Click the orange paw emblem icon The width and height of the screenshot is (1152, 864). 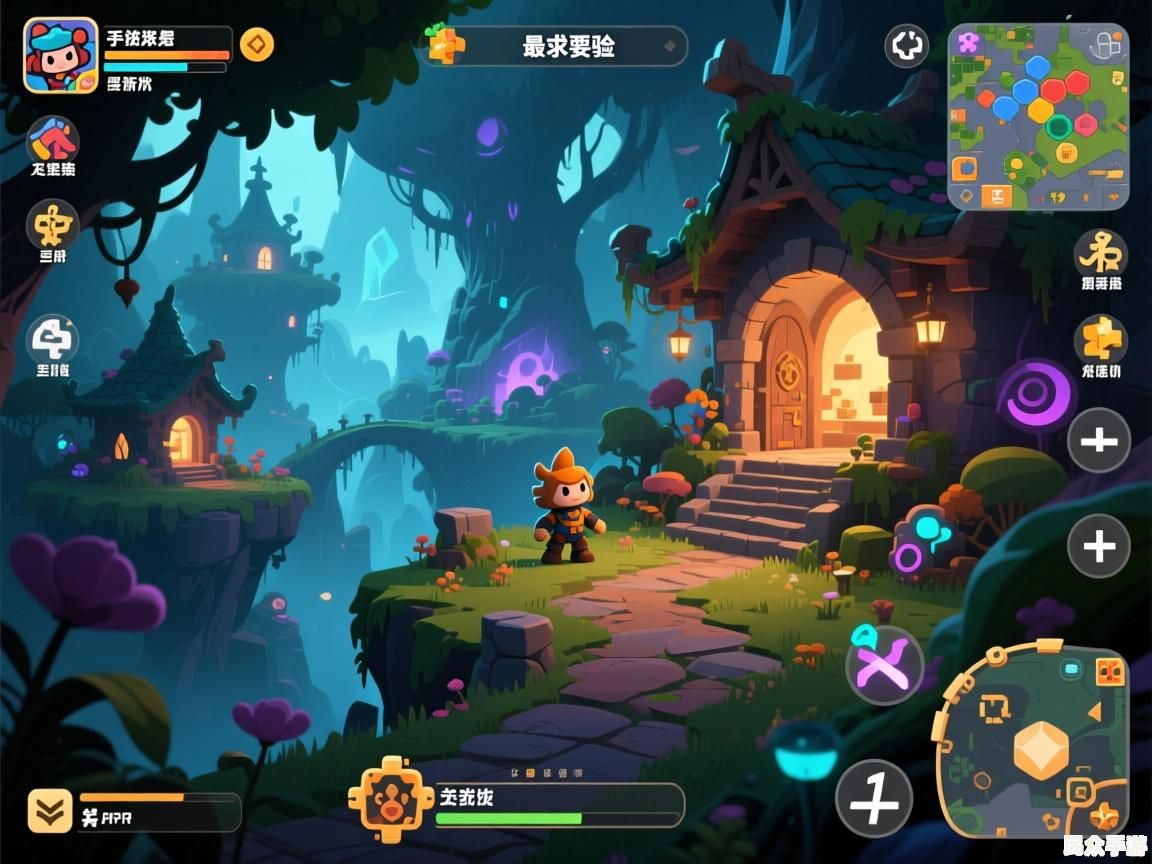pyautogui.click(x=383, y=797)
